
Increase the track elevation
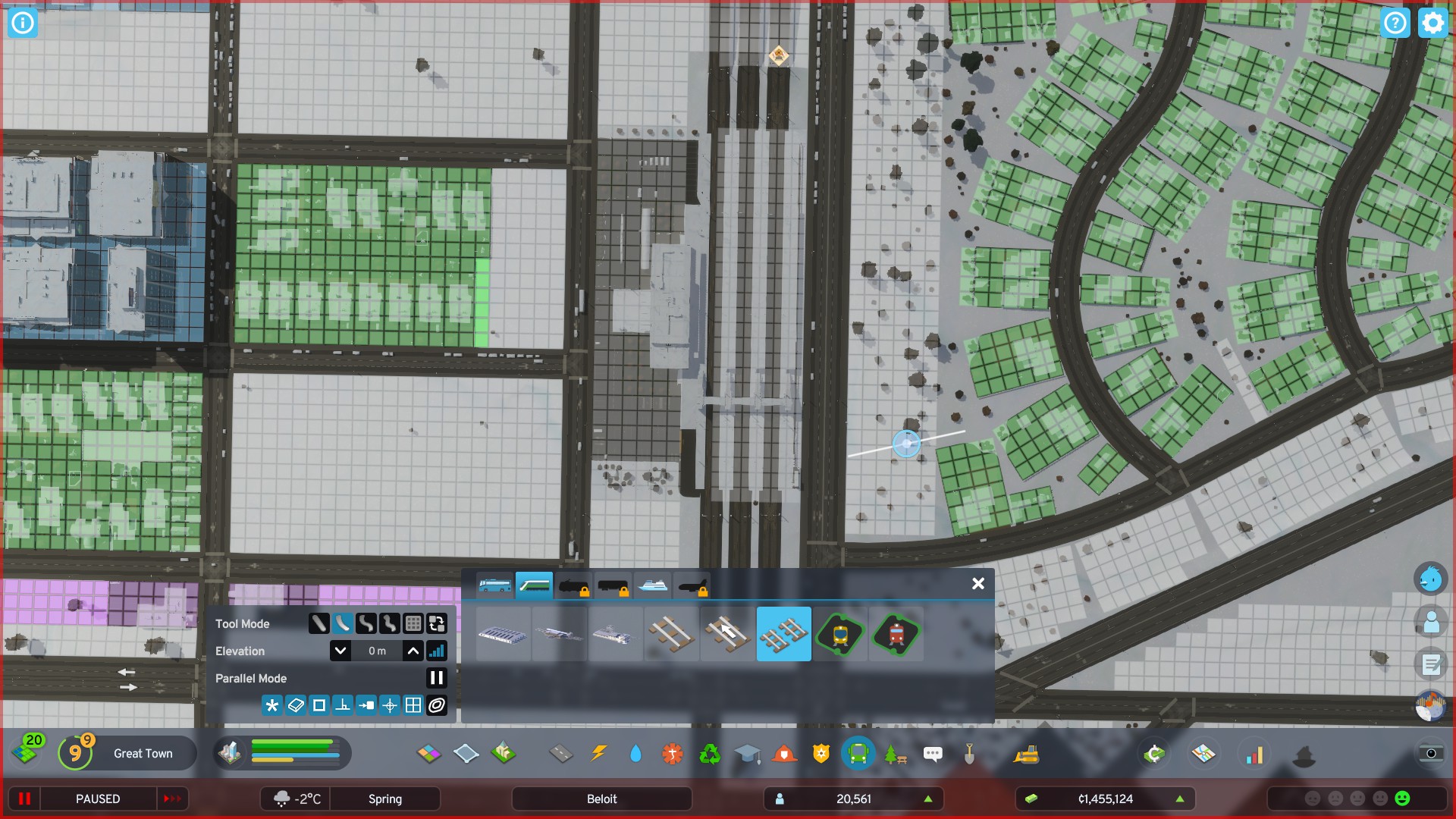pyautogui.click(x=412, y=651)
